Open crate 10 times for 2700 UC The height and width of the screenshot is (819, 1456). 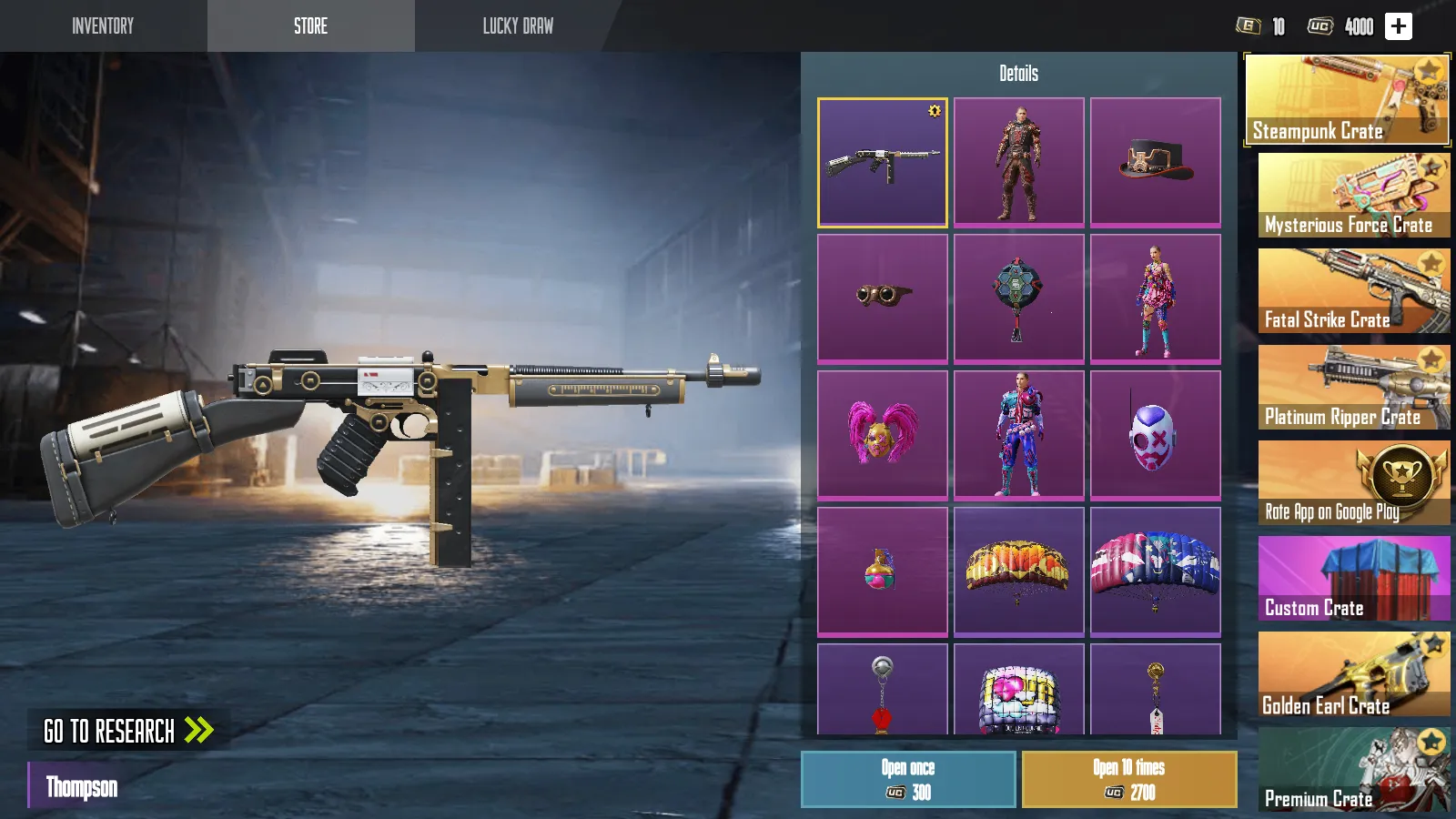pyautogui.click(x=1128, y=779)
